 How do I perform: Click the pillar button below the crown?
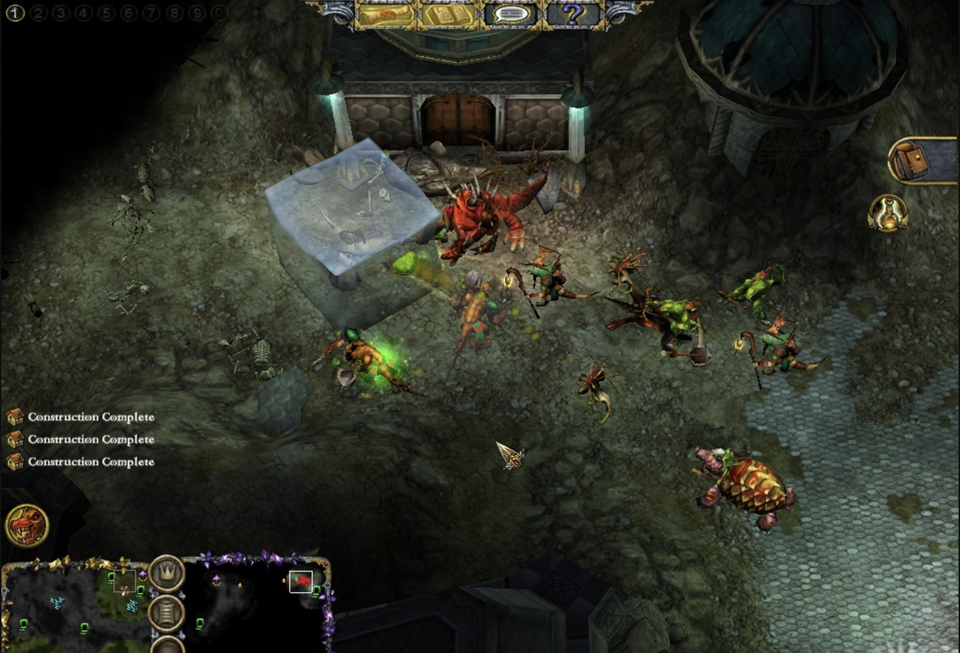167,612
